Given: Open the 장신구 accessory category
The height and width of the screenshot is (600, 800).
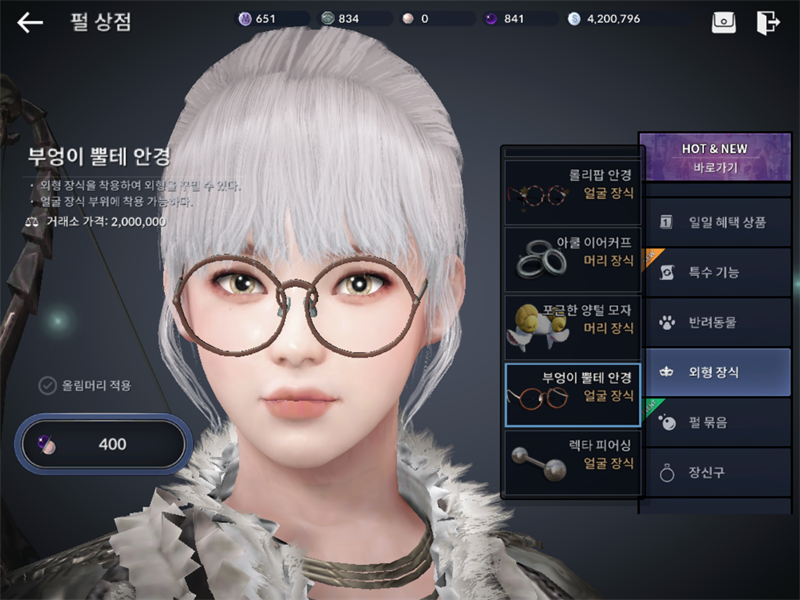Looking at the screenshot, I should [714, 472].
